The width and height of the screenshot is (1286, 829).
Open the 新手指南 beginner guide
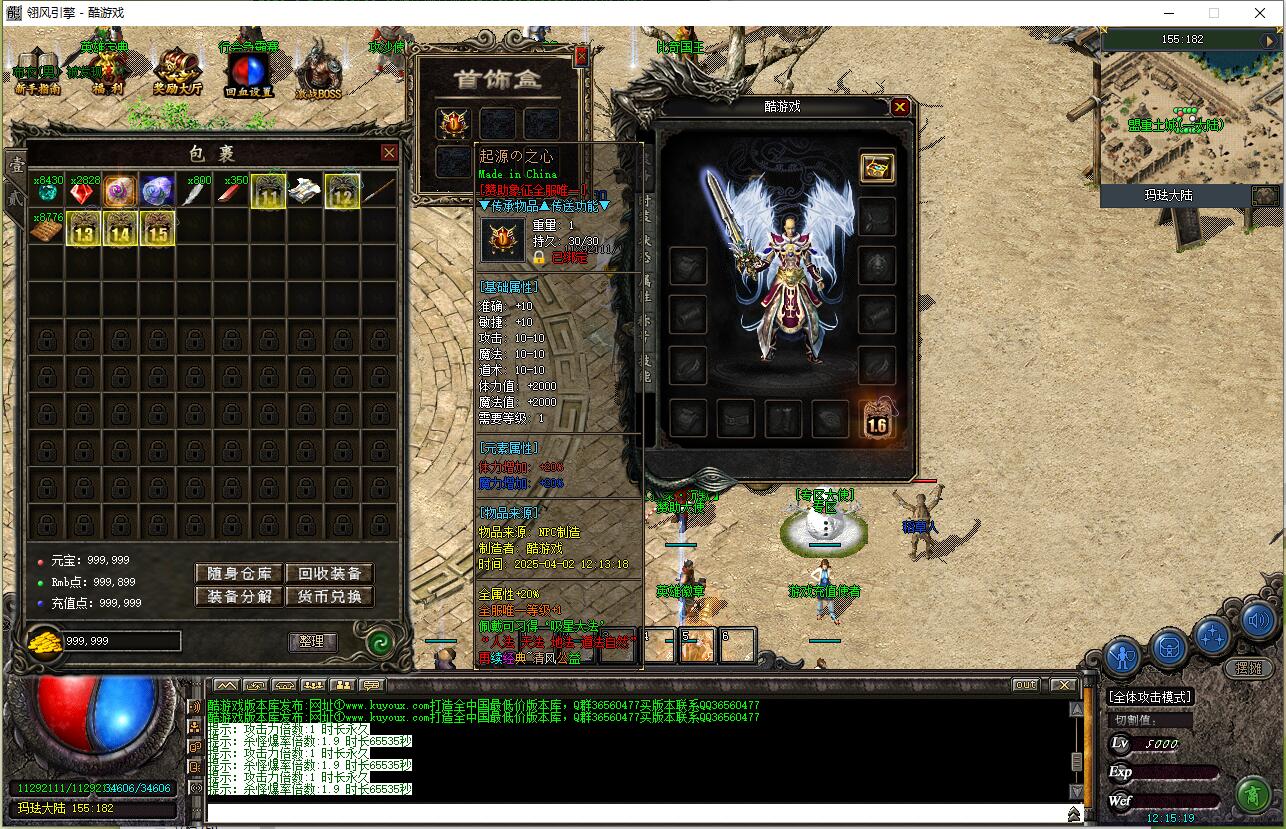pyautogui.click(x=37, y=72)
